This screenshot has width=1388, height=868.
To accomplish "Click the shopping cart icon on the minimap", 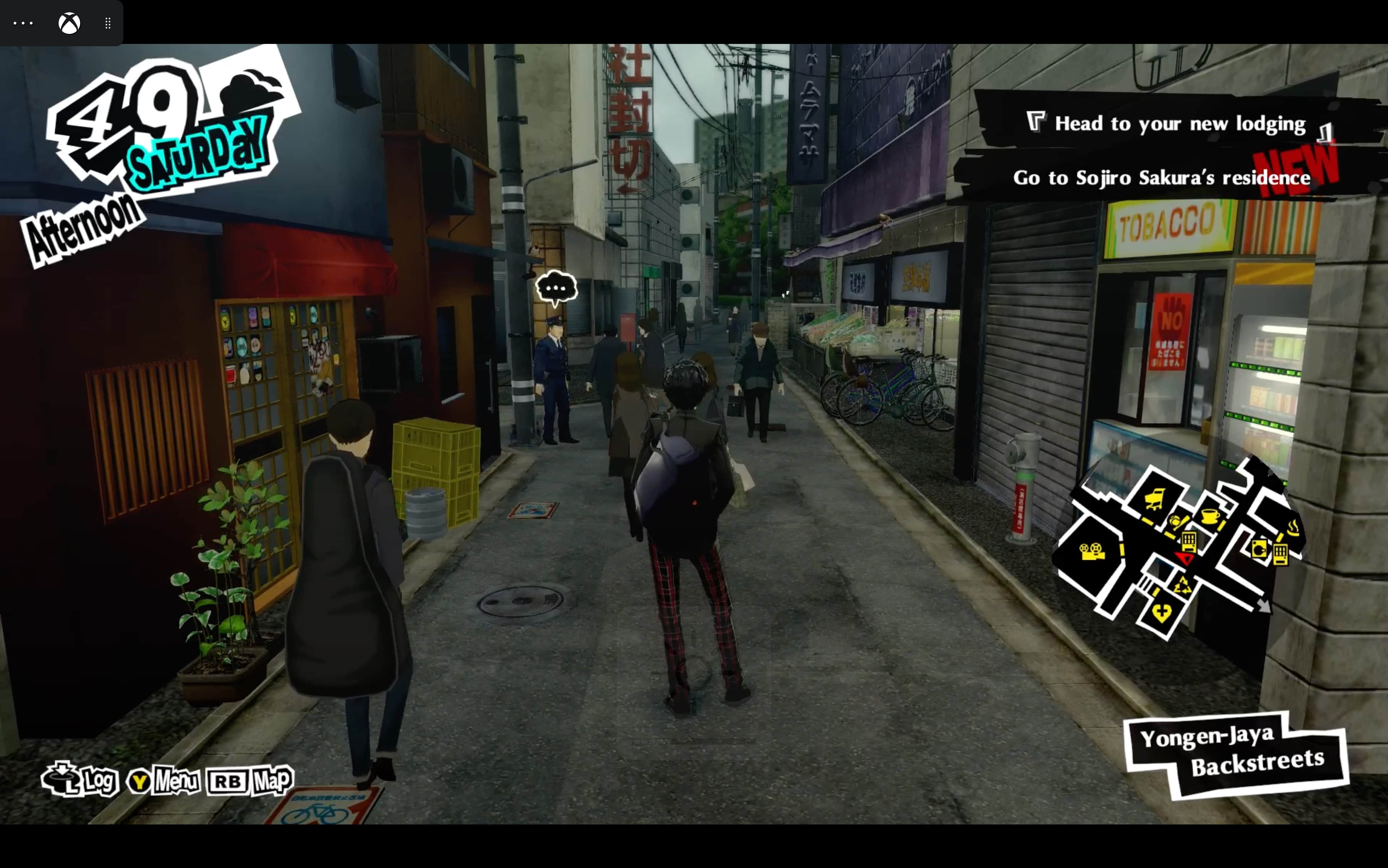I will [x=1155, y=500].
